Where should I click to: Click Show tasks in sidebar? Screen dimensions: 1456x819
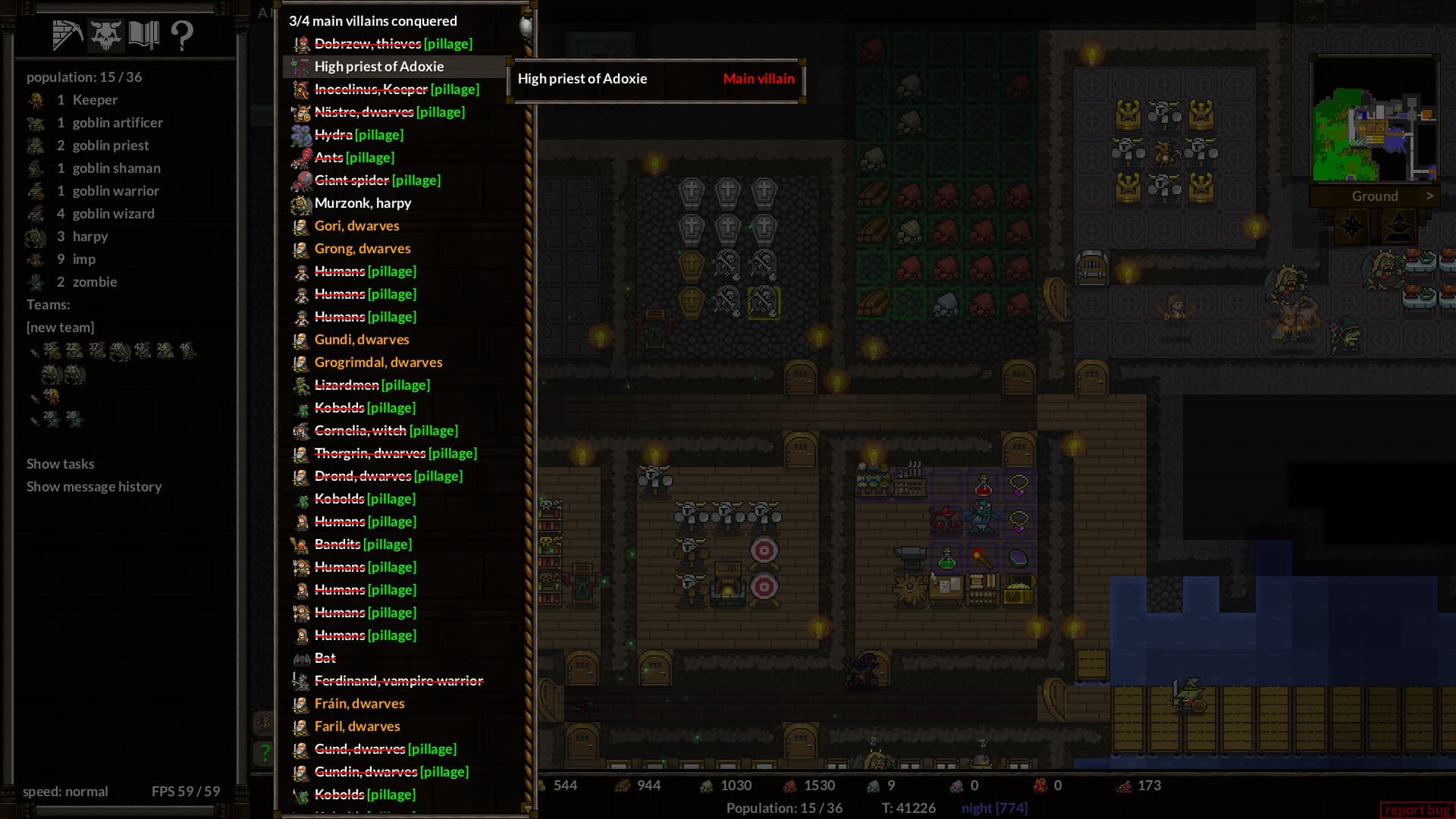click(x=60, y=463)
